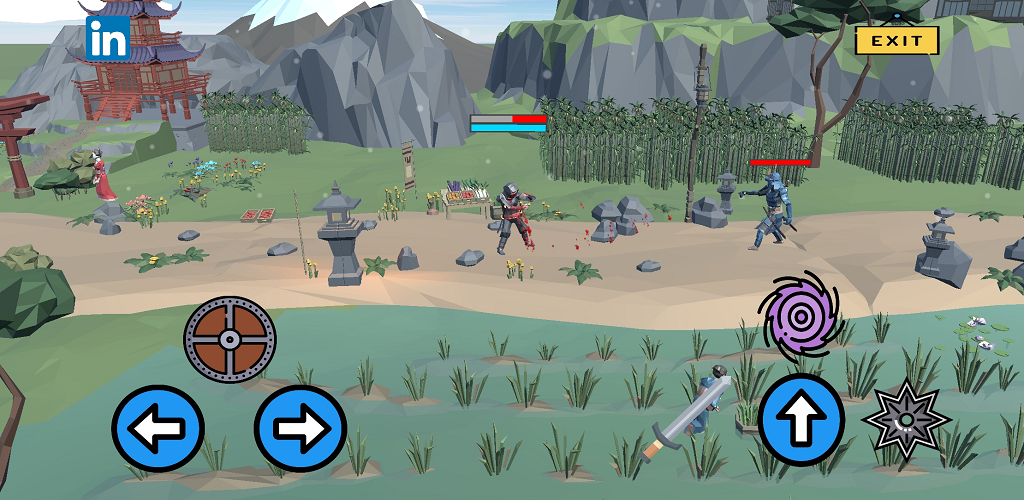Tap the right arrow move button
Viewport: 1024px width, 500px height.
coord(300,429)
